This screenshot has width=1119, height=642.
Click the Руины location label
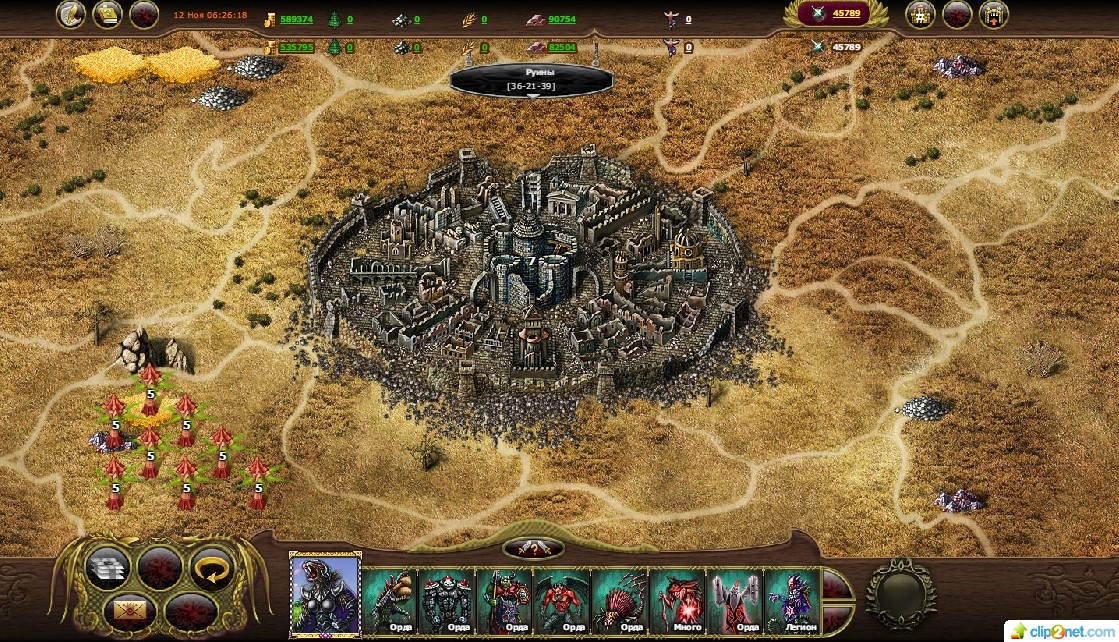532,80
